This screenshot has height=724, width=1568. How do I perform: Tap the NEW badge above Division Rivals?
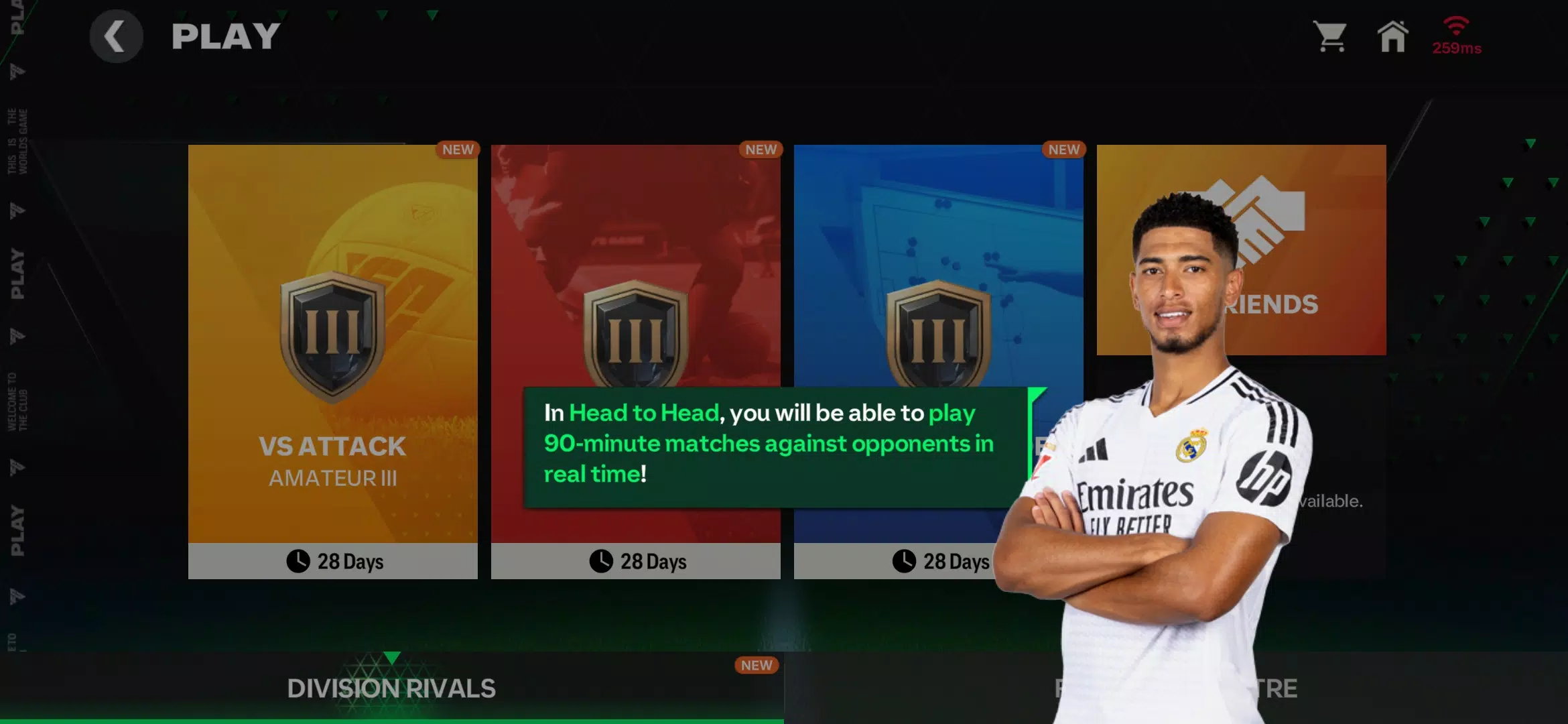[x=757, y=665]
